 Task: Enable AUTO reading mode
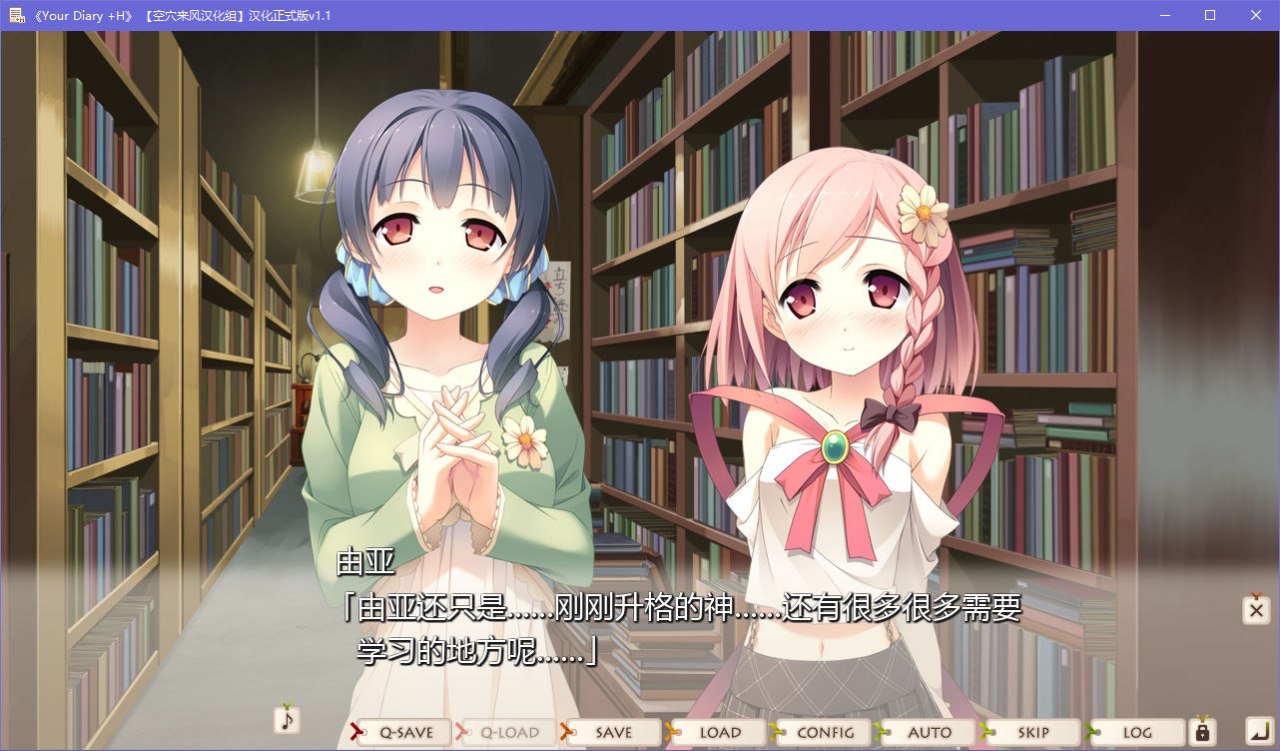pyautogui.click(x=928, y=732)
